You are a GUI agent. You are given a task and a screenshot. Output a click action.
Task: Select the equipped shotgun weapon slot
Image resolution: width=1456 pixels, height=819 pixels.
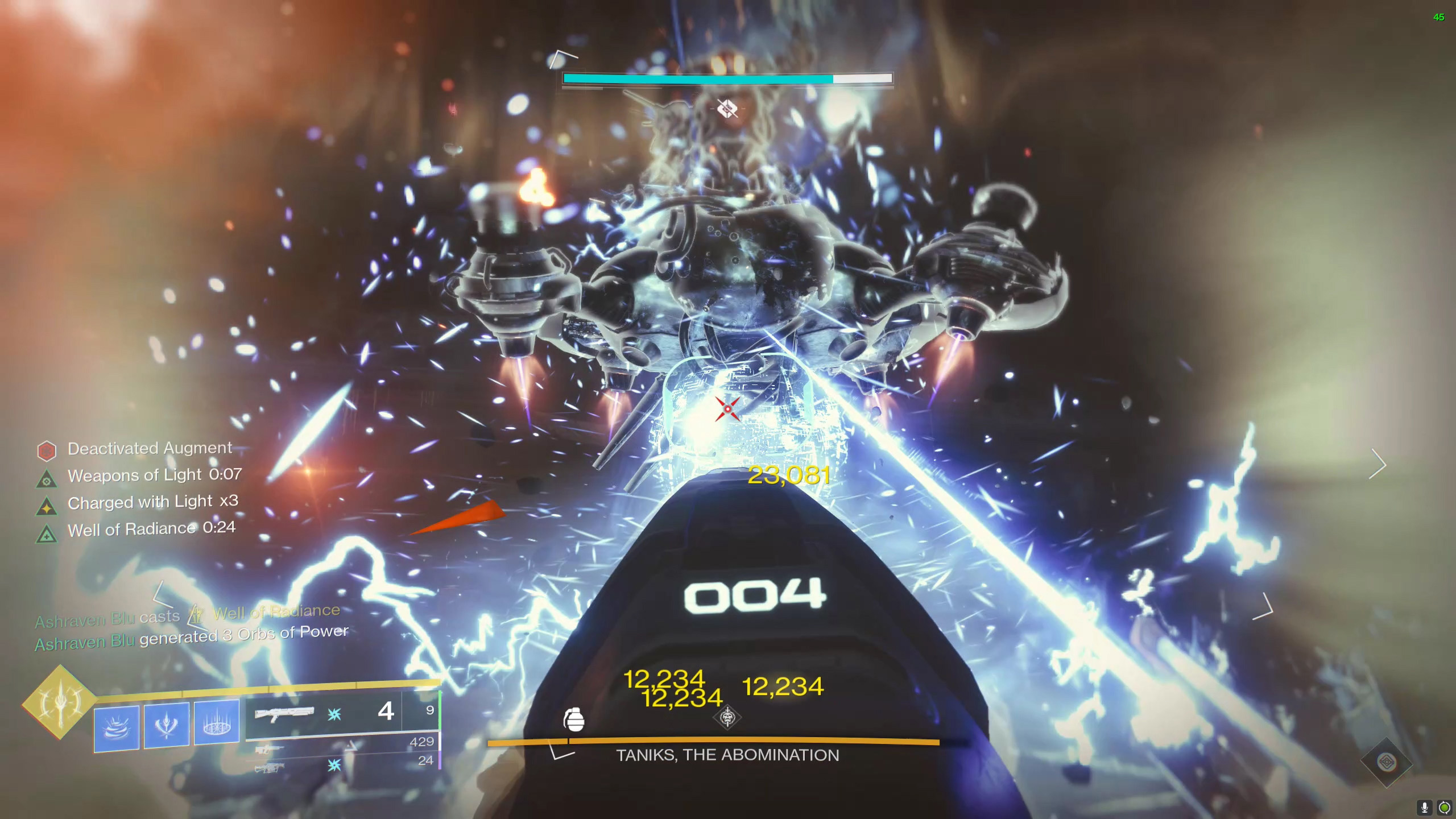coord(324,714)
